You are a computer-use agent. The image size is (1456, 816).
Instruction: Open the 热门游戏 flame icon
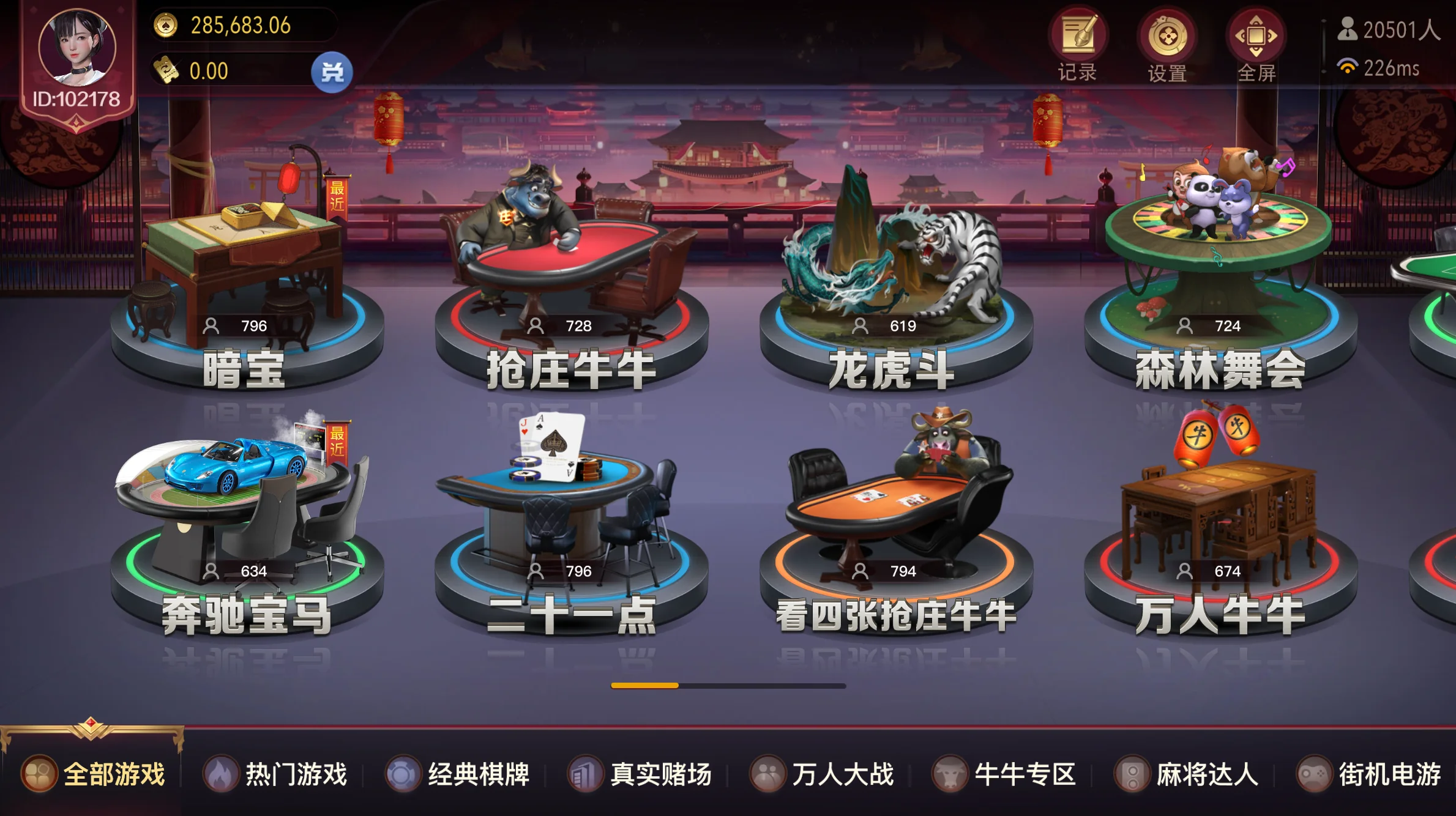coord(220,774)
